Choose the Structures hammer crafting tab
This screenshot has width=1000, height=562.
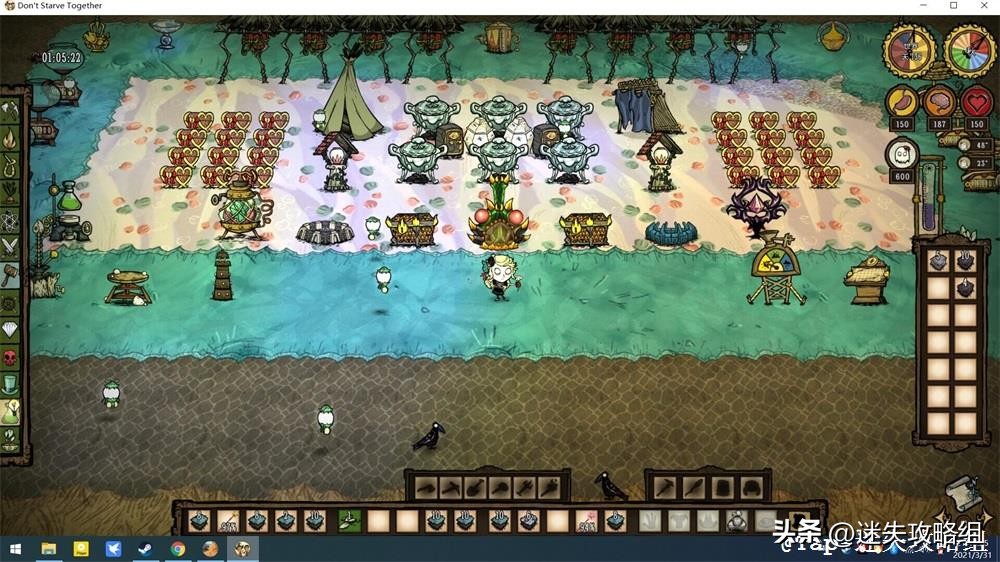click(x=11, y=272)
